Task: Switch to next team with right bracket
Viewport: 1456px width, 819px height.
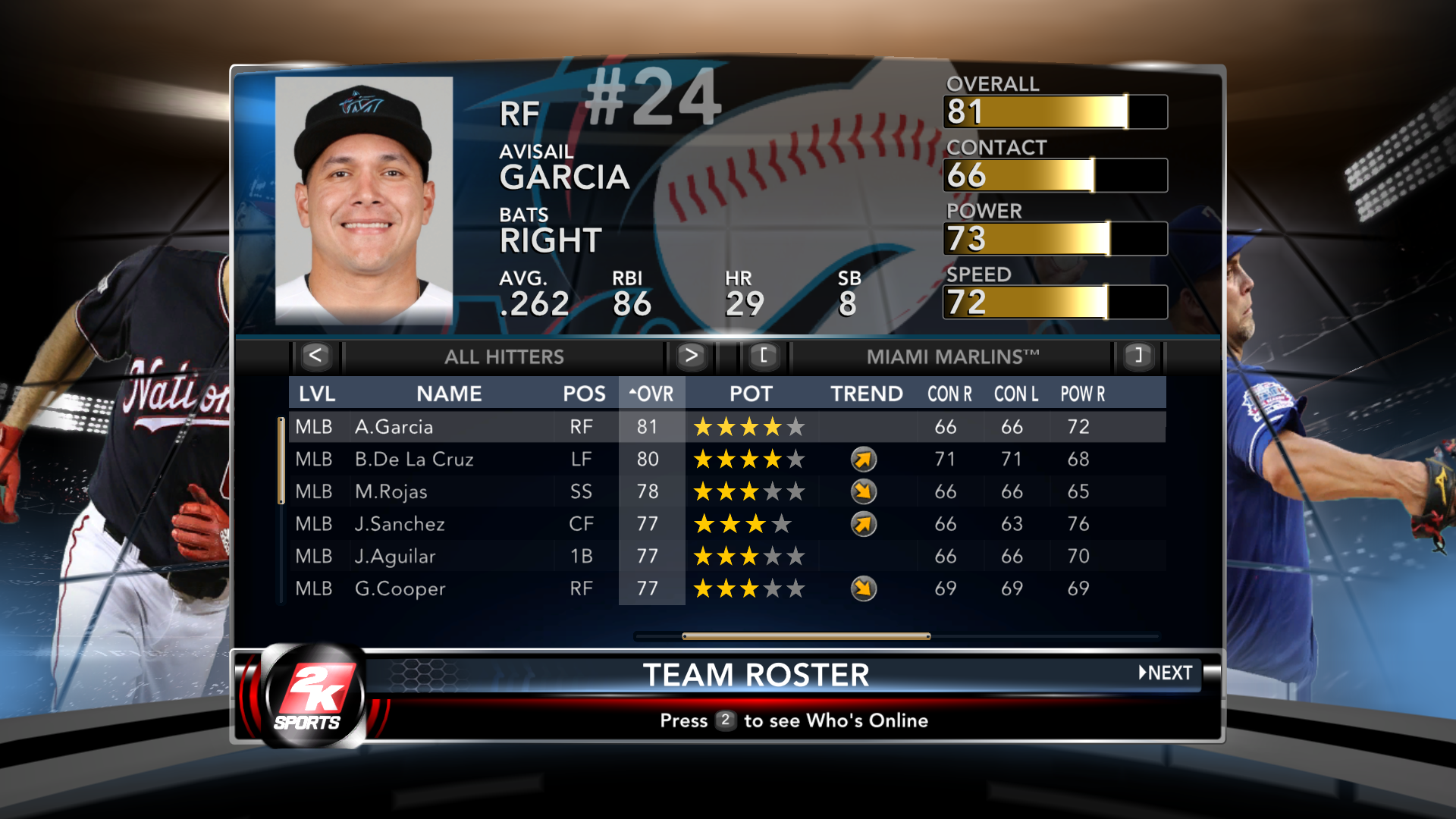Action: click(x=1137, y=356)
